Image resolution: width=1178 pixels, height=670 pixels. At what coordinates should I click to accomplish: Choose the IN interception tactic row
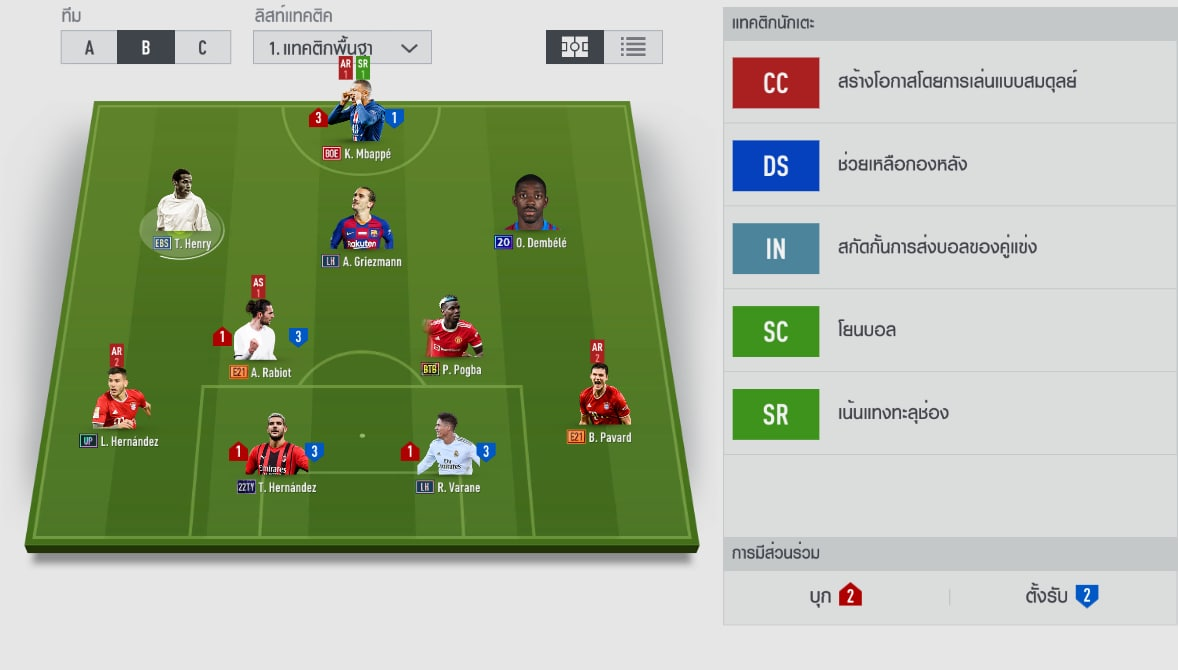tap(950, 248)
